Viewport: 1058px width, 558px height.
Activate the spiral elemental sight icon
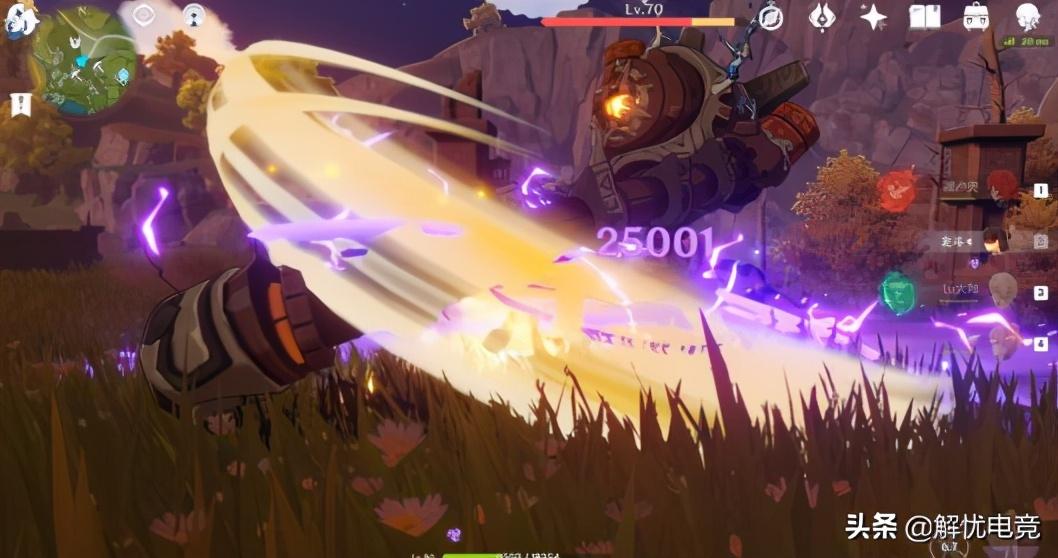[144, 15]
